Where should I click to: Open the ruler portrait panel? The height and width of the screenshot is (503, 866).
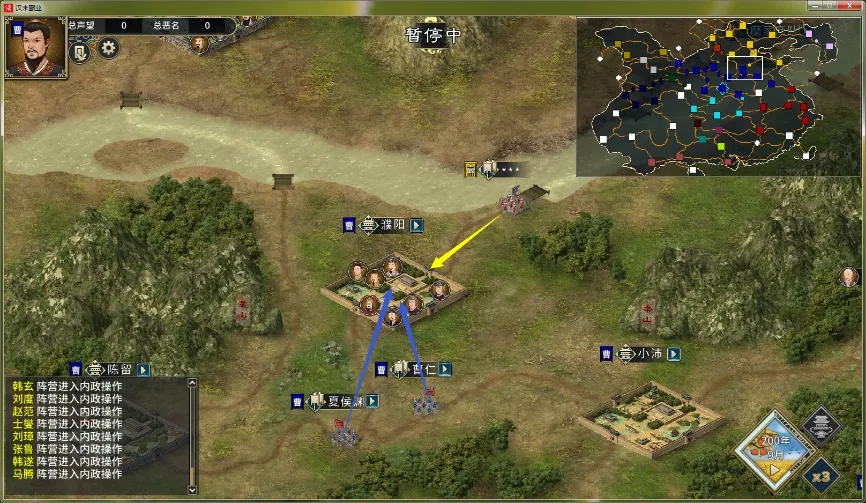coord(36,47)
